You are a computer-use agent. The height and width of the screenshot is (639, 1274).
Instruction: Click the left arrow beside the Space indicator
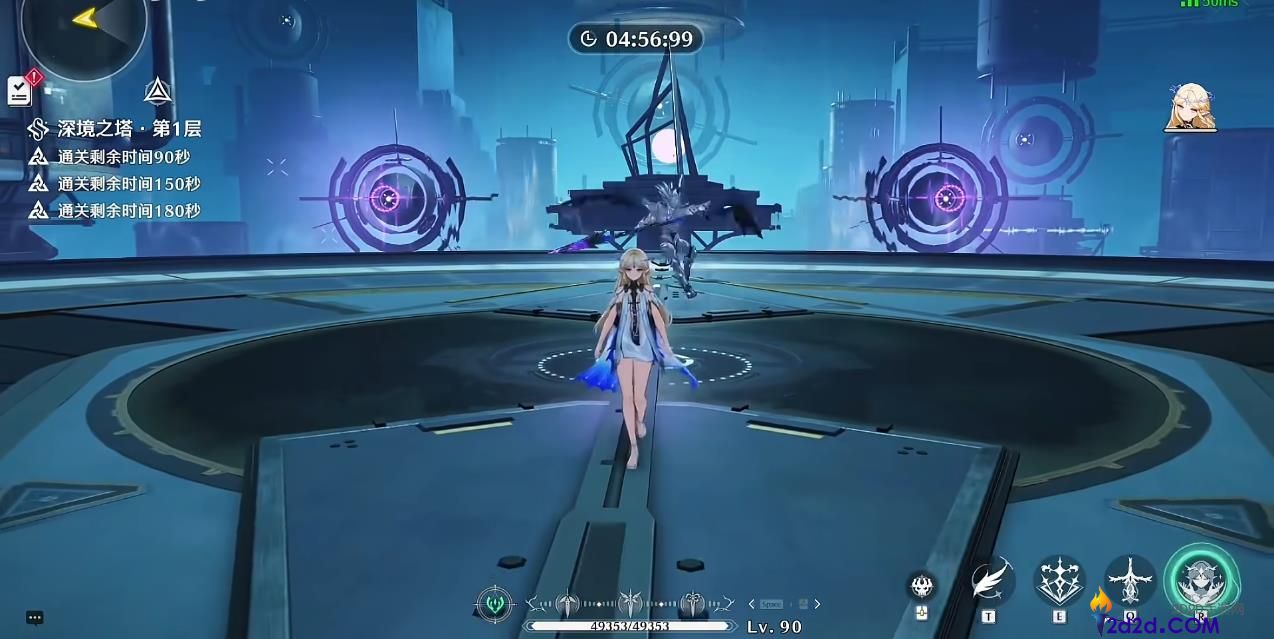pyautogui.click(x=752, y=604)
